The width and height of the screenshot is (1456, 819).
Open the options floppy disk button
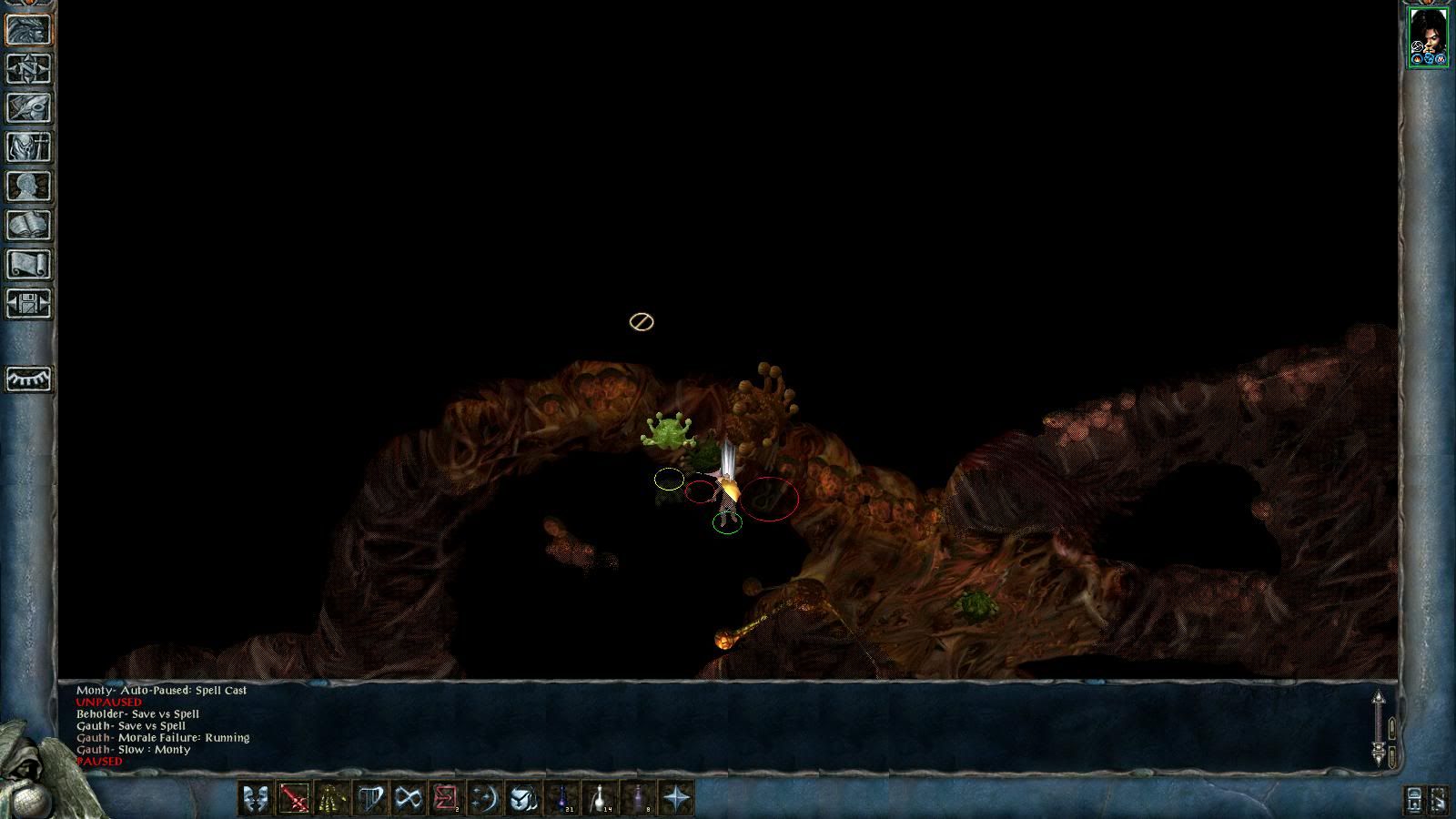[29, 303]
